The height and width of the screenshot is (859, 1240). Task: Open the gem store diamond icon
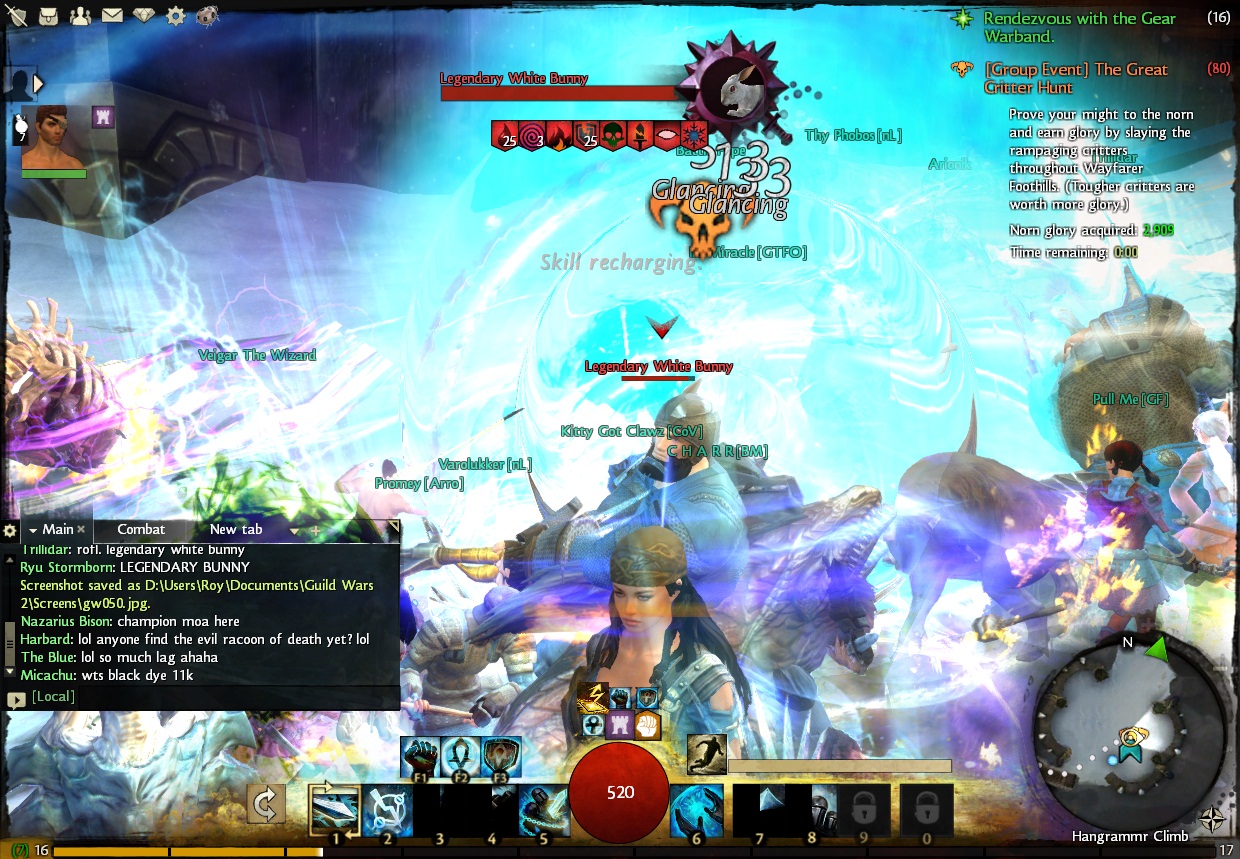[x=144, y=16]
